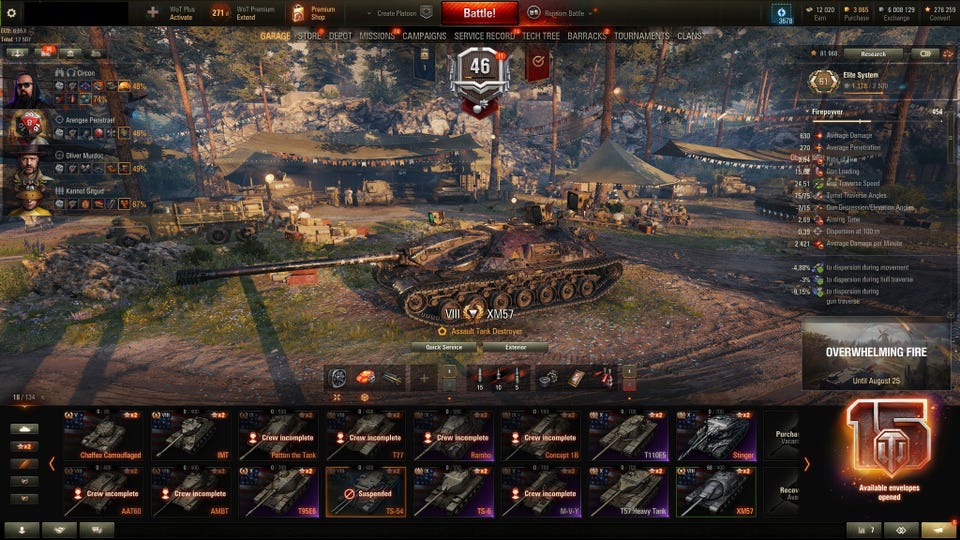Open the Clans tab
This screenshot has width=960, height=540.
click(x=689, y=36)
